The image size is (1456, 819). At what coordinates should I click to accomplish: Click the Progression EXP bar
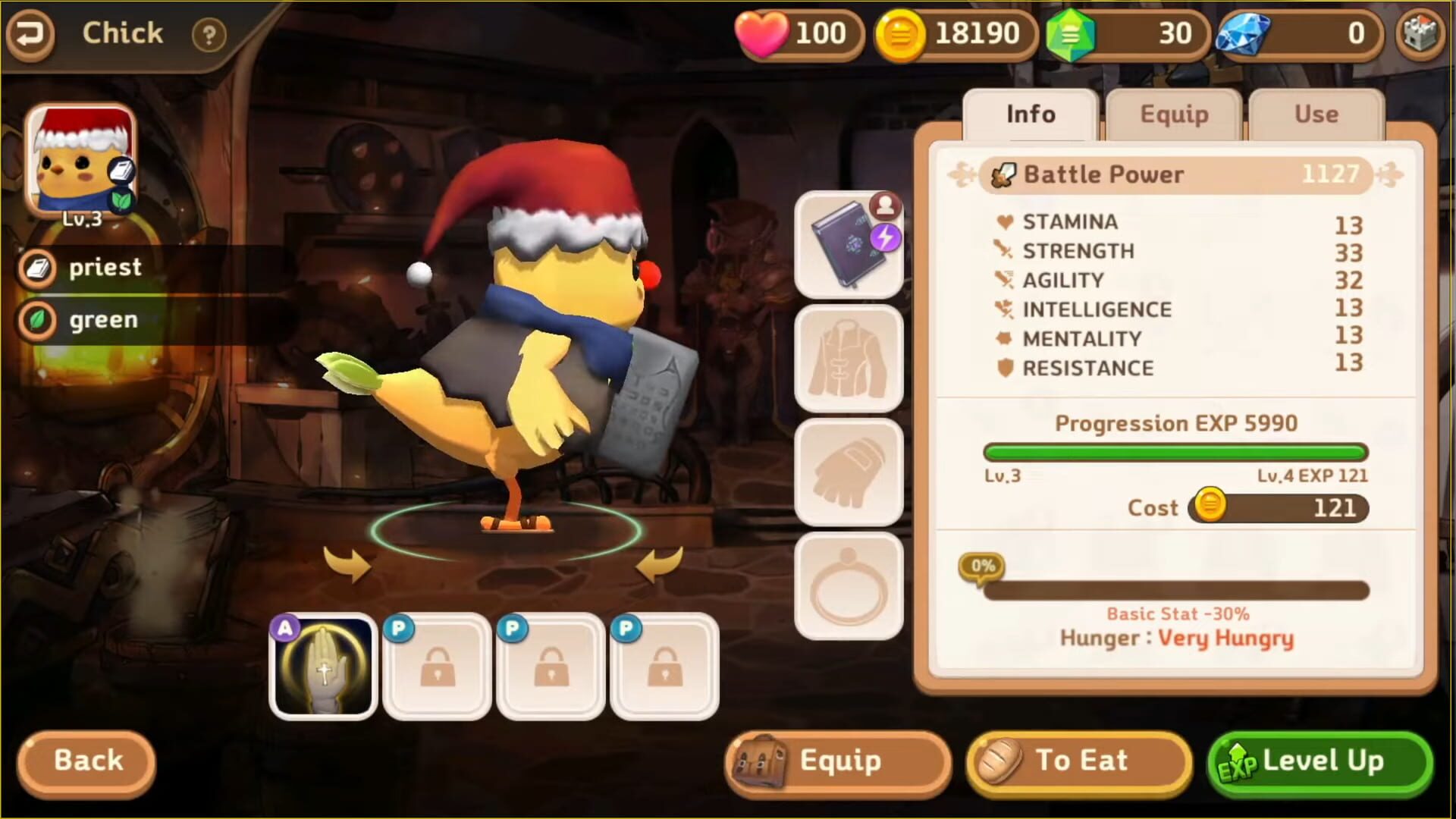(x=1175, y=452)
